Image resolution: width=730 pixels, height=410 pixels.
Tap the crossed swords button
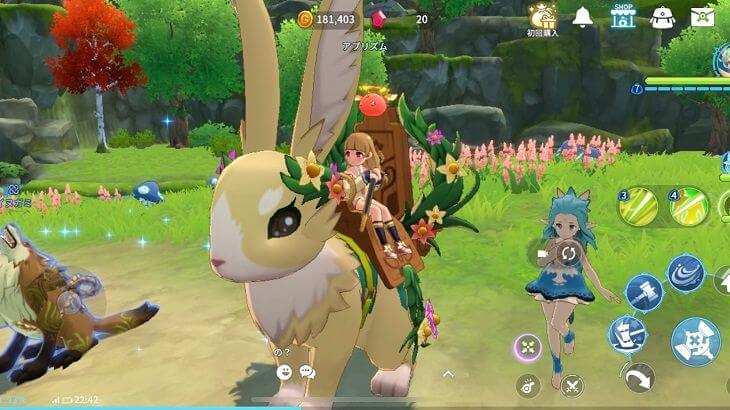(x=572, y=385)
